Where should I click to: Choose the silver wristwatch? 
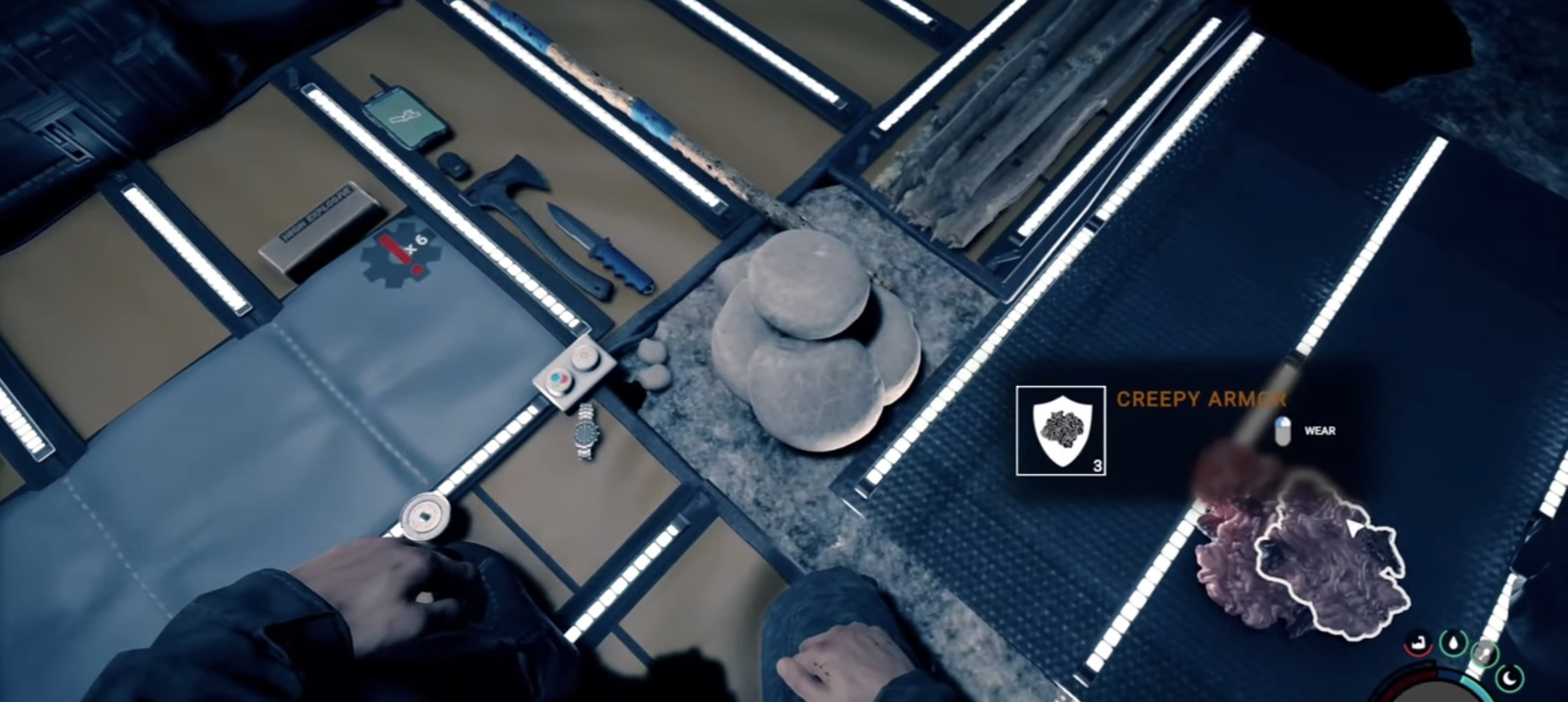click(587, 432)
